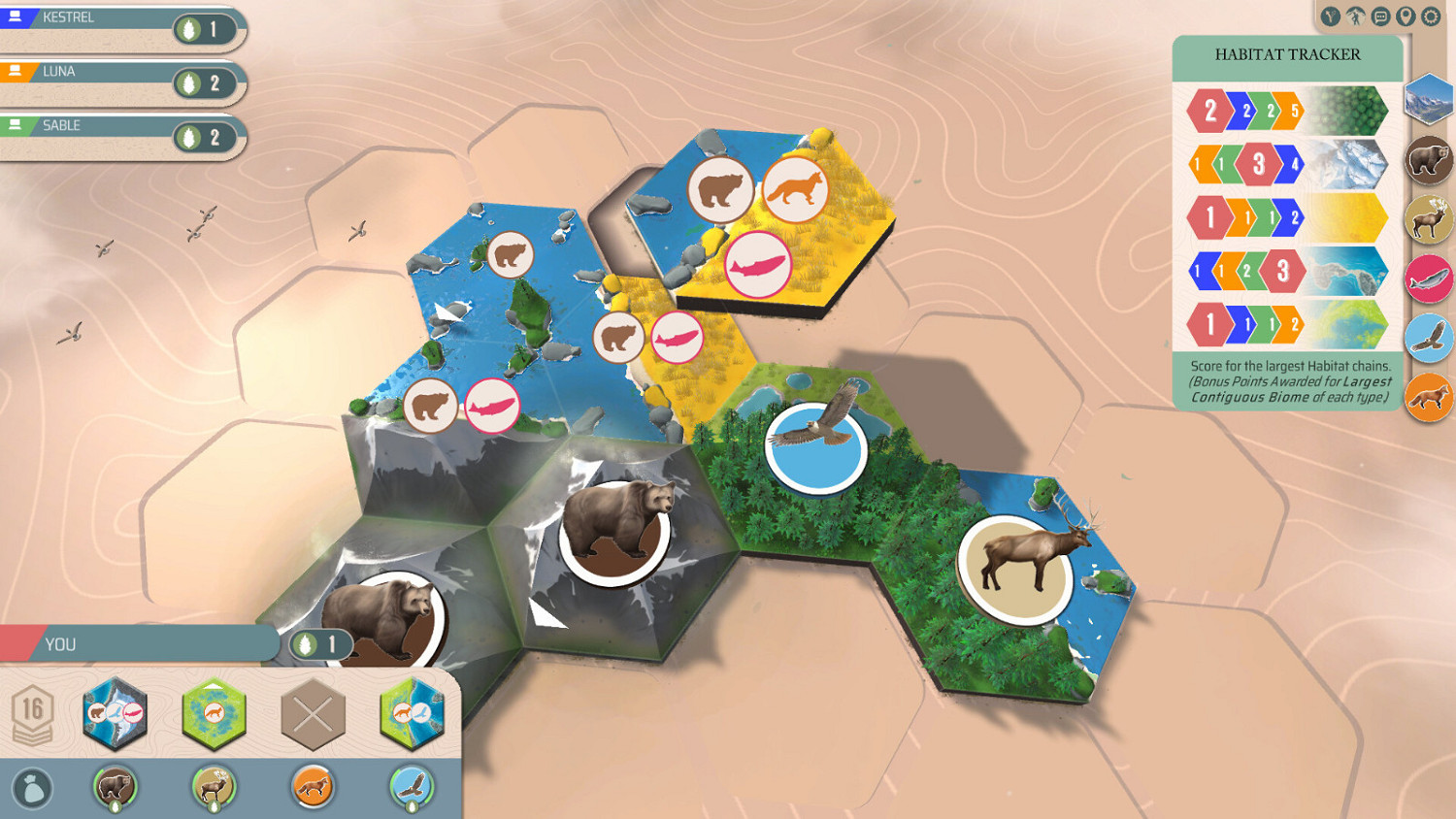Click the location pin icon near the settings gear
Image resolution: width=1456 pixels, height=819 pixels.
[1406, 16]
